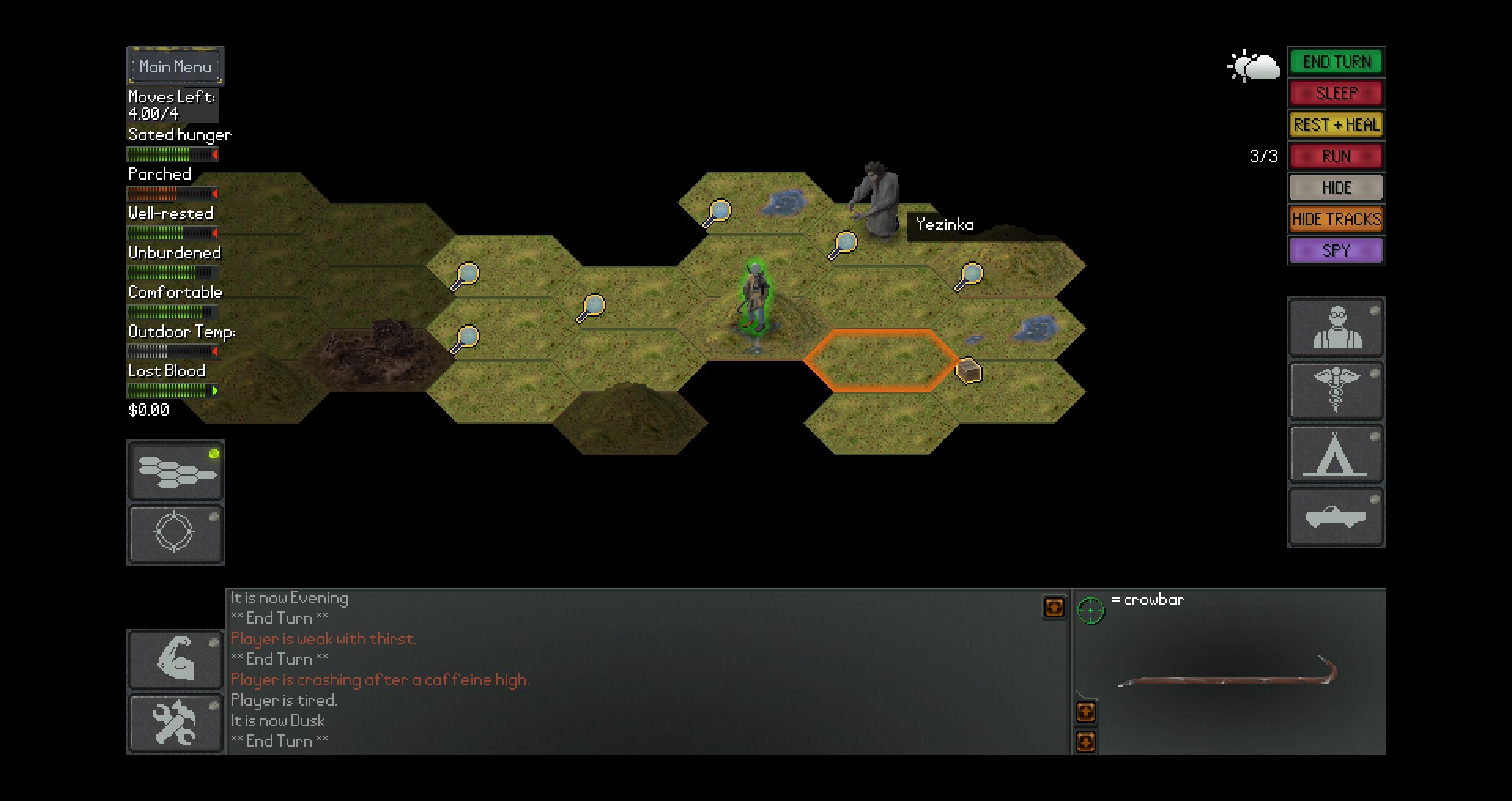This screenshot has height=801, width=1512.
Task: Open the hex map overview icon
Action: click(x=175, y=470)
